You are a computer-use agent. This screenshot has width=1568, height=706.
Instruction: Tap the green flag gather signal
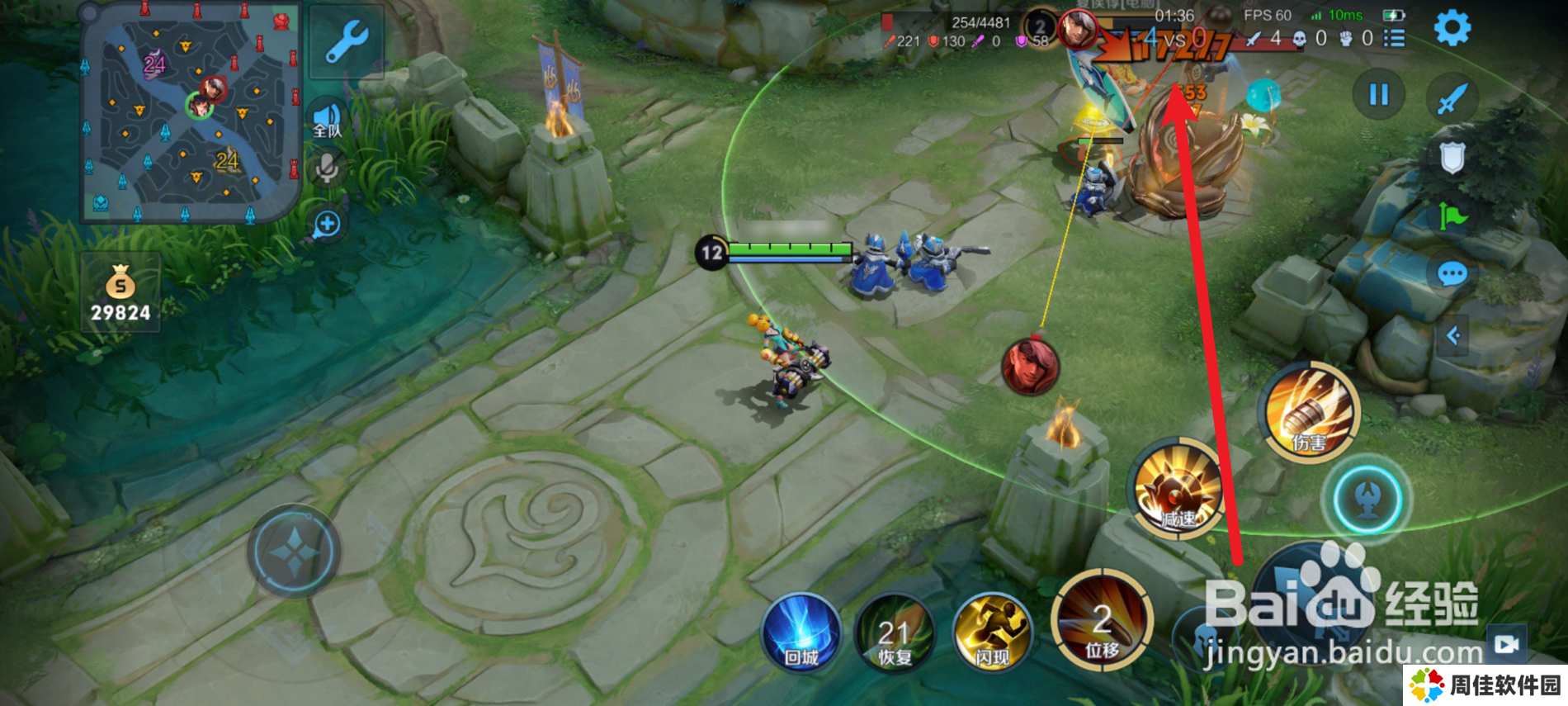coord(1452,217)
